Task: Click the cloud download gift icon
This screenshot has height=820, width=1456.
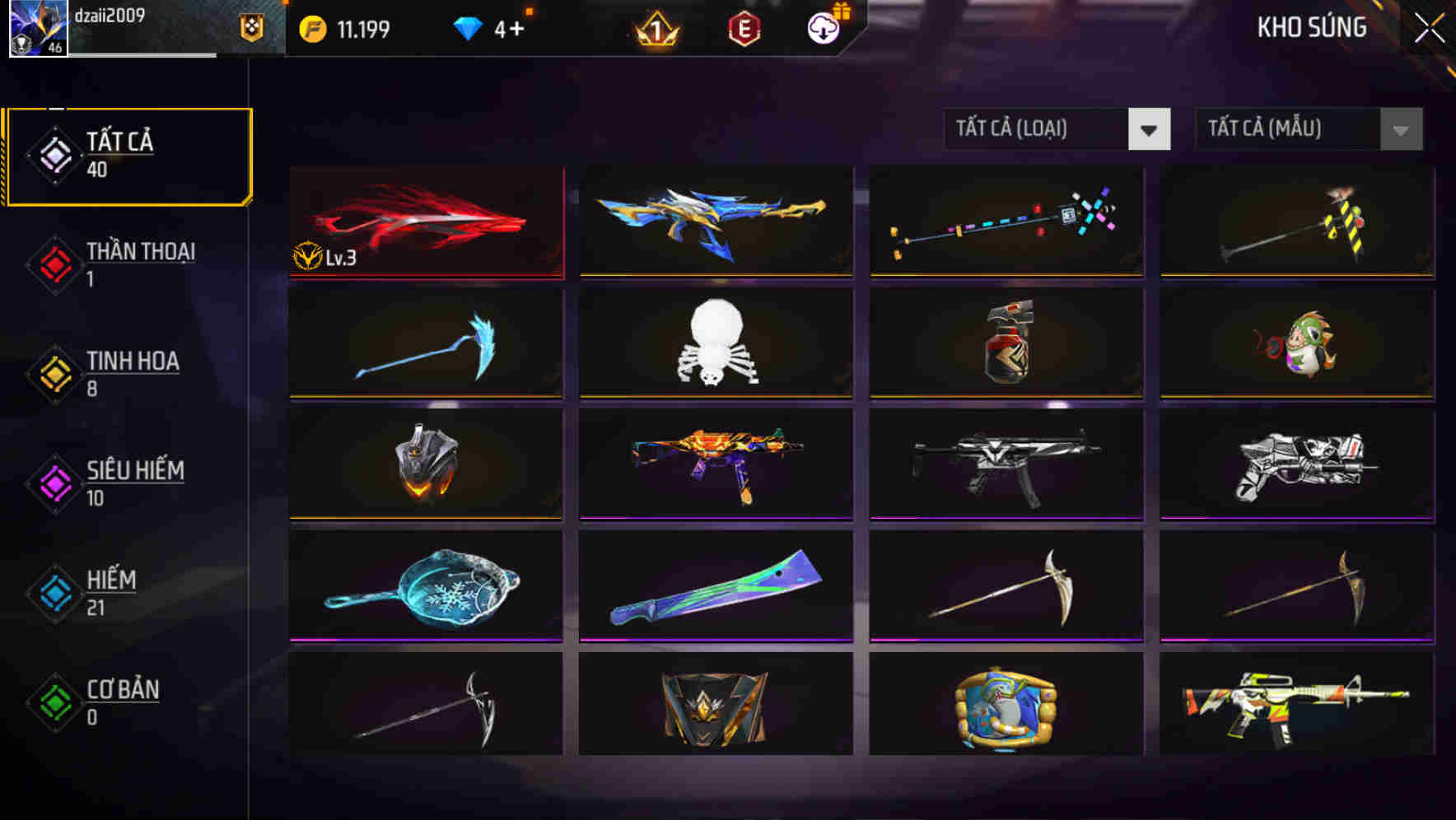Action: click(x=824, y=27)
